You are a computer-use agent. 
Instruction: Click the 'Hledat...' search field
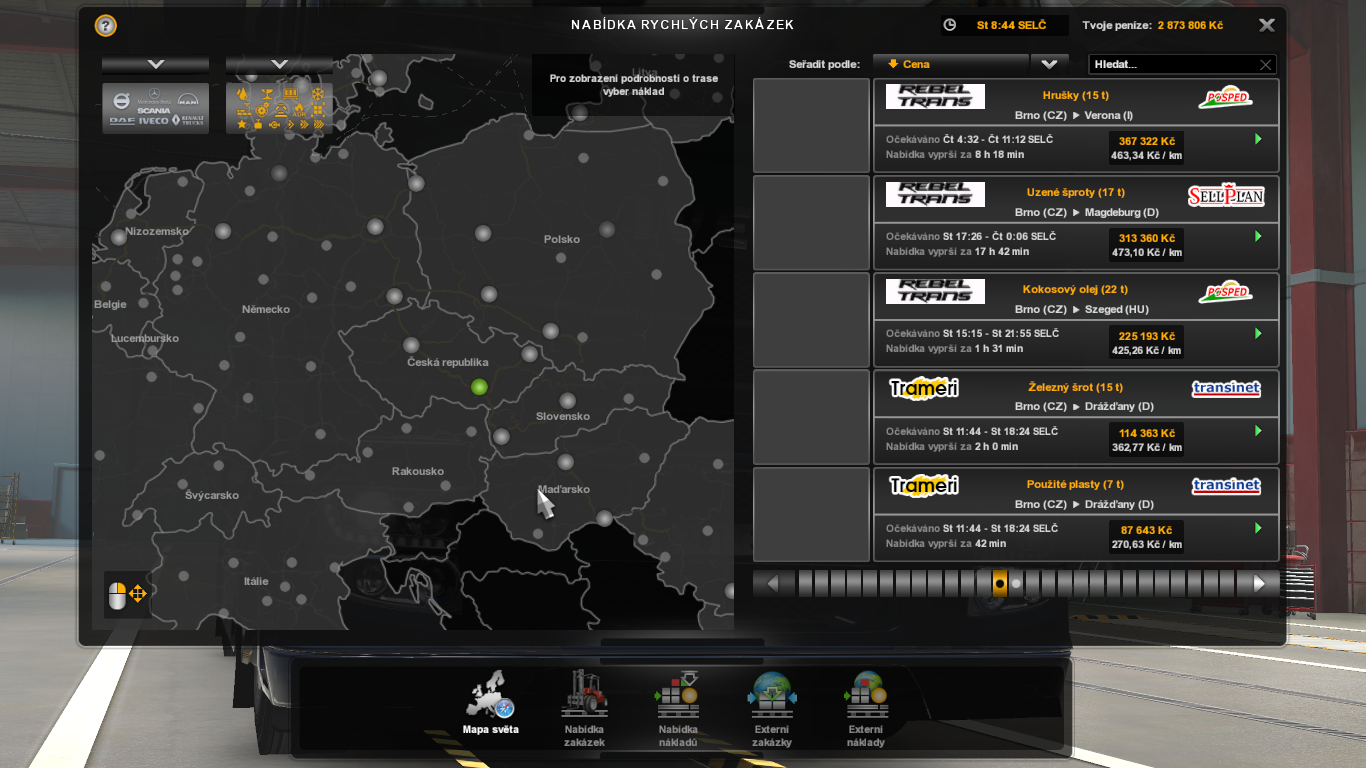pyautogui.click(x=1172, y=64)
